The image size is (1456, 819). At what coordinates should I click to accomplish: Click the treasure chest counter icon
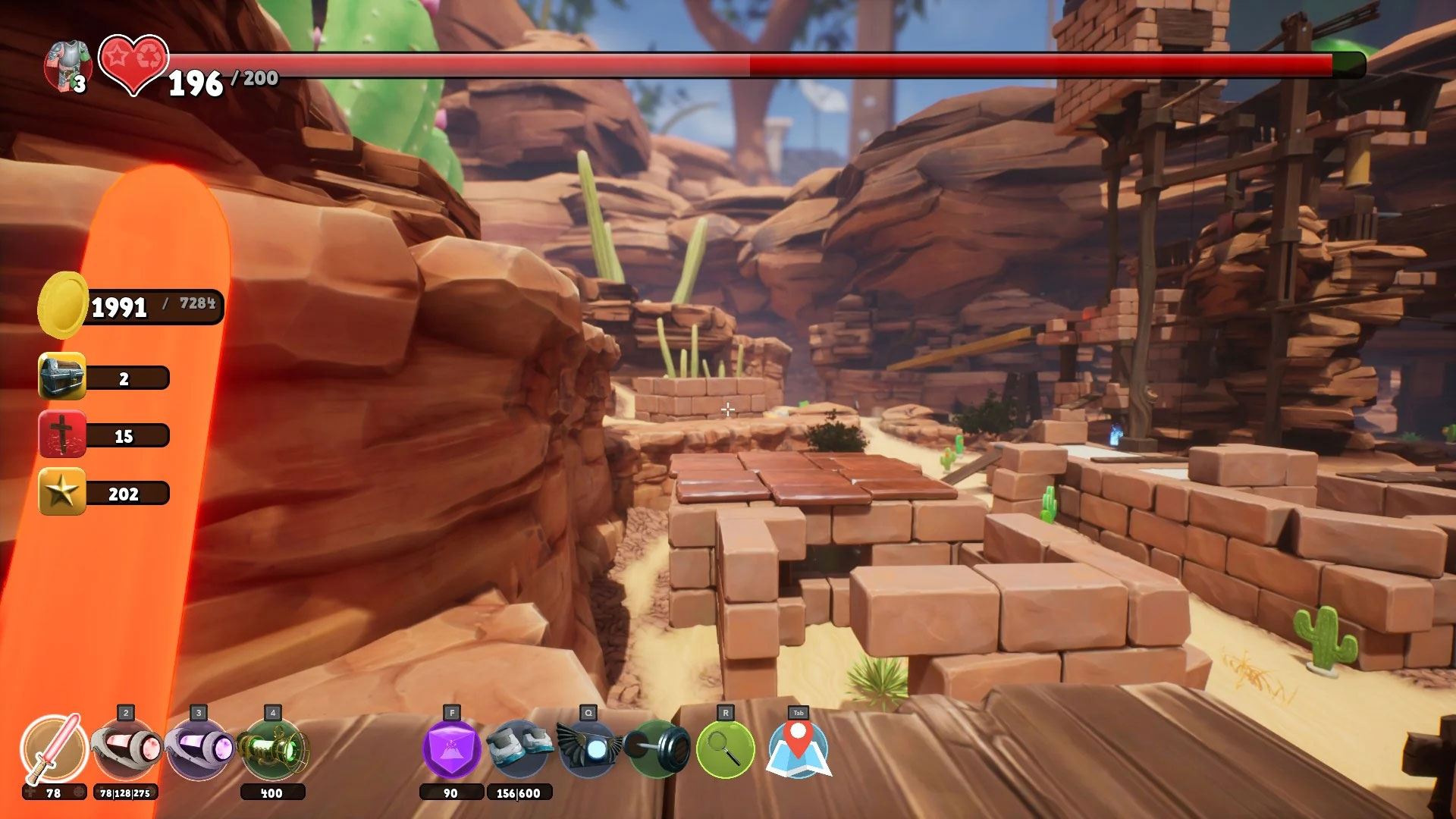[x=62, y=376]
